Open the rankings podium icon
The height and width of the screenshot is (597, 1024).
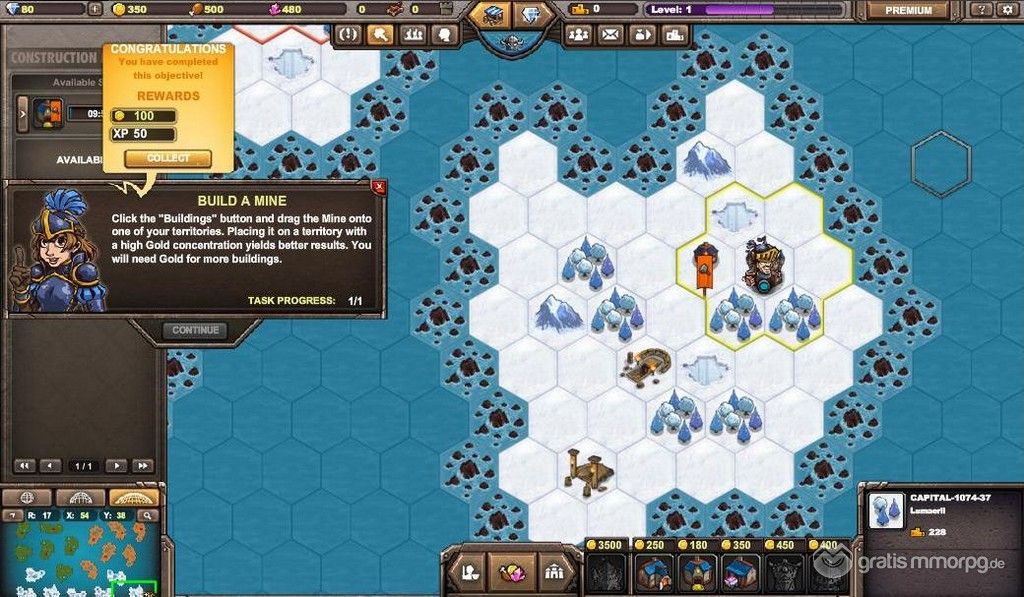pos(675,34)
